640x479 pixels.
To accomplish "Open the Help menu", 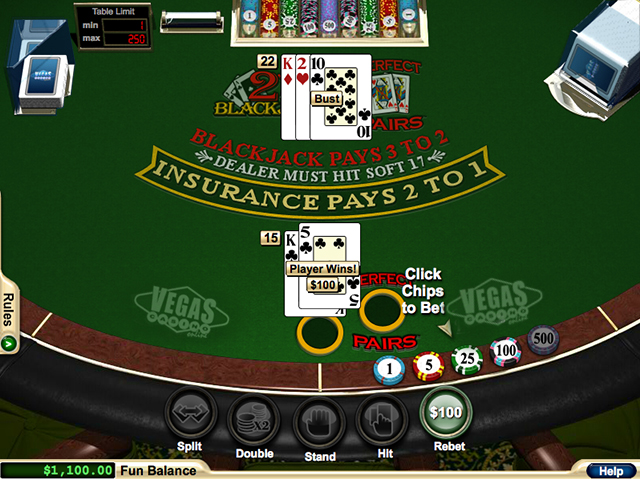I will (609, 470).
